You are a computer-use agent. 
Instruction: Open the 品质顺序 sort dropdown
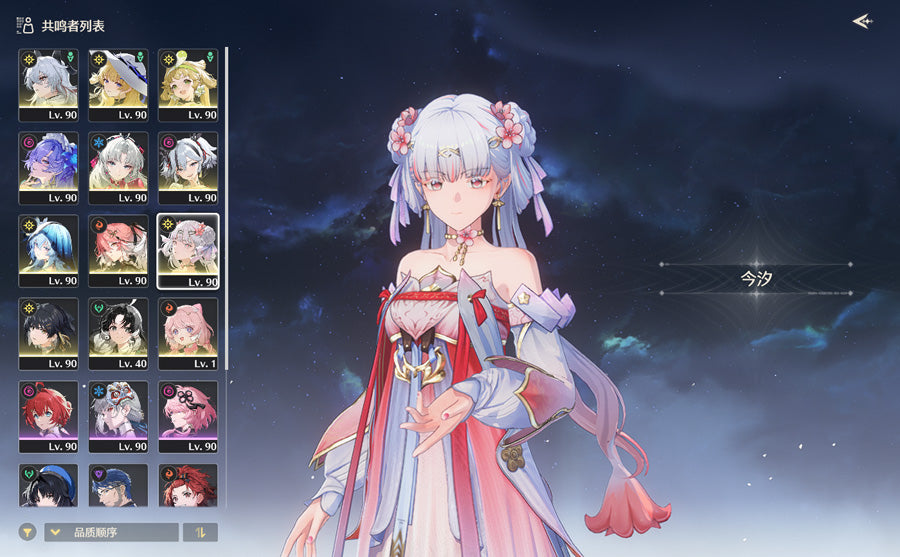tap(111, 532)
